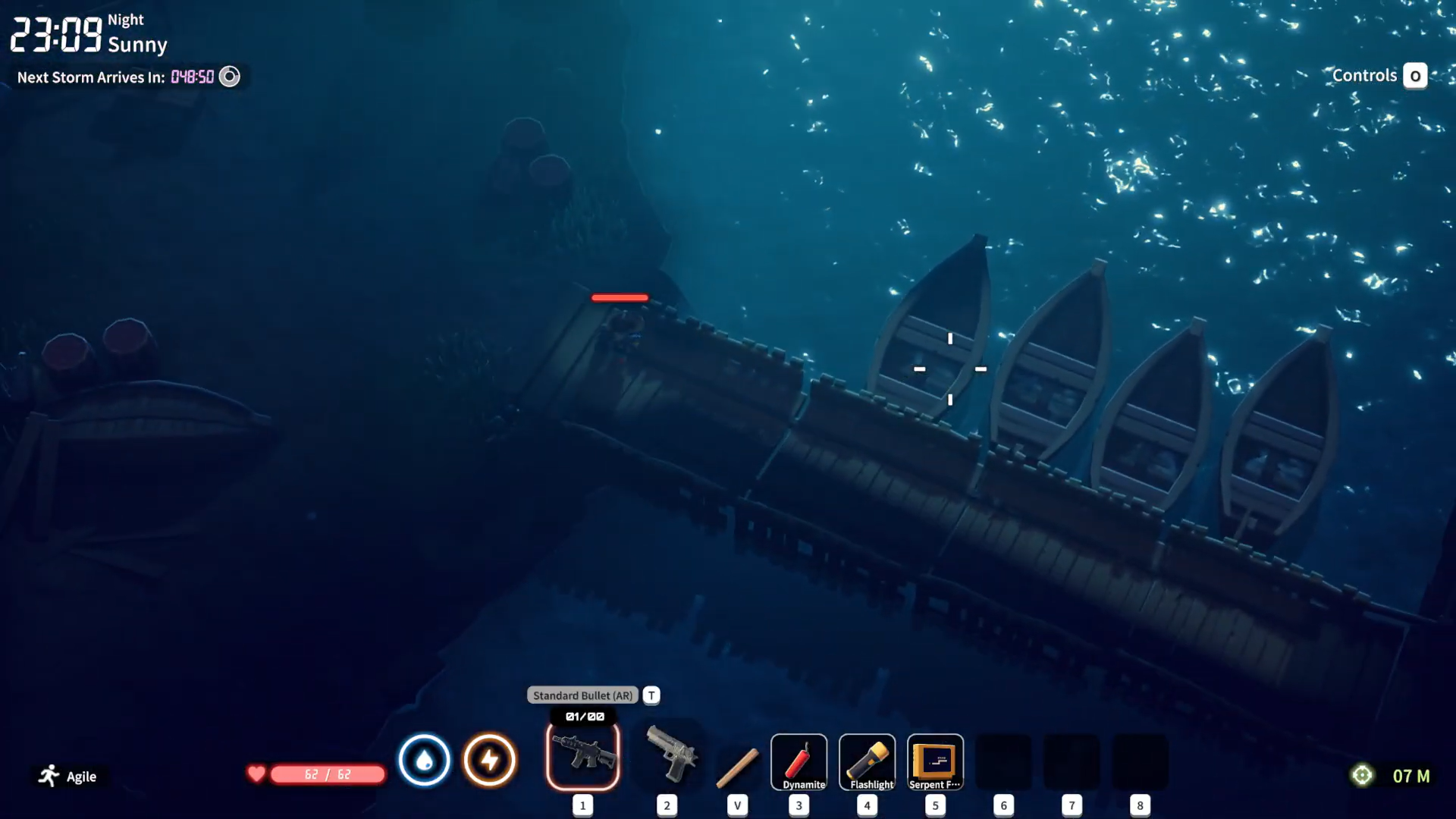Image resolution: width=1456 pixels, height=819 pixels.
Task: Click the Agile trait running icon
Action: point(49,775)
